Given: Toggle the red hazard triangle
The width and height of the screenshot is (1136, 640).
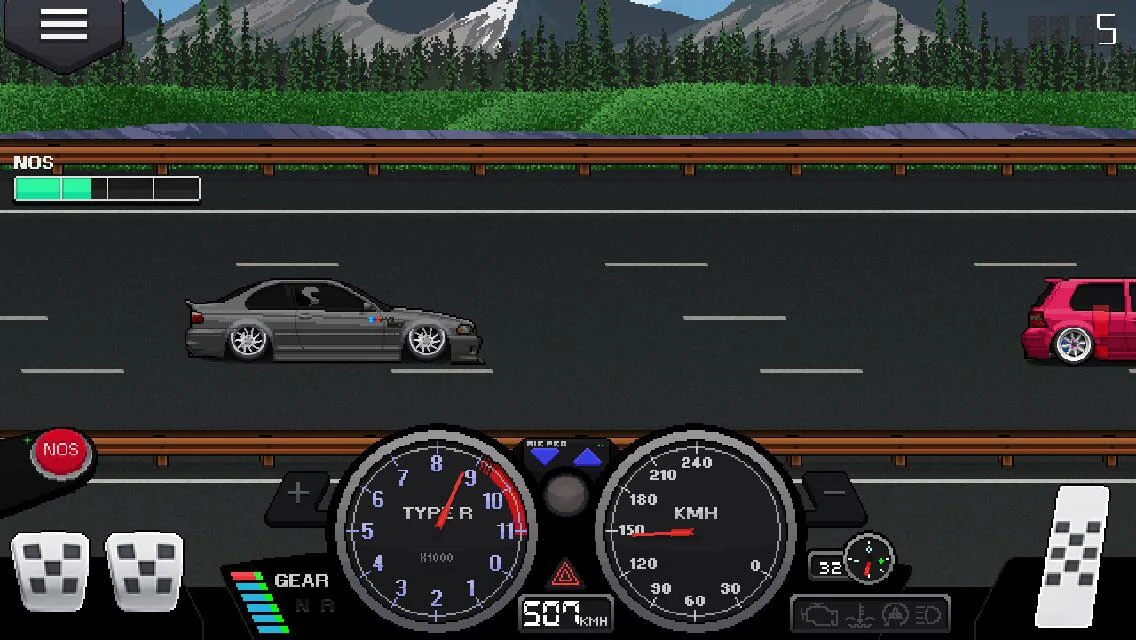Looking at the screenshot, I should click(x=566, y=574).
